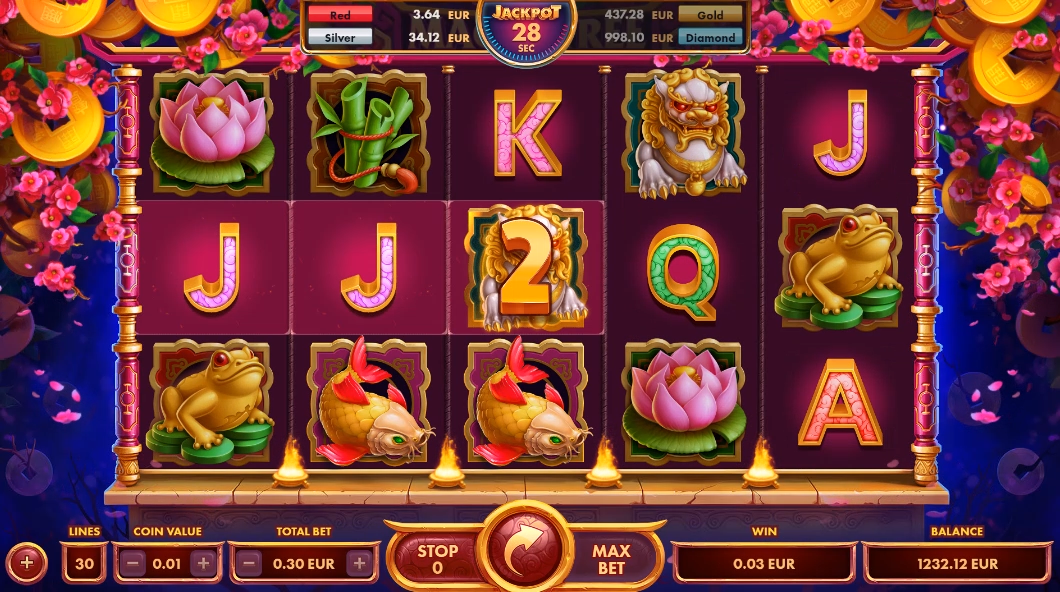Raise the total bet amount
The height and width of the screenshot is (592, 1060).
358,563
